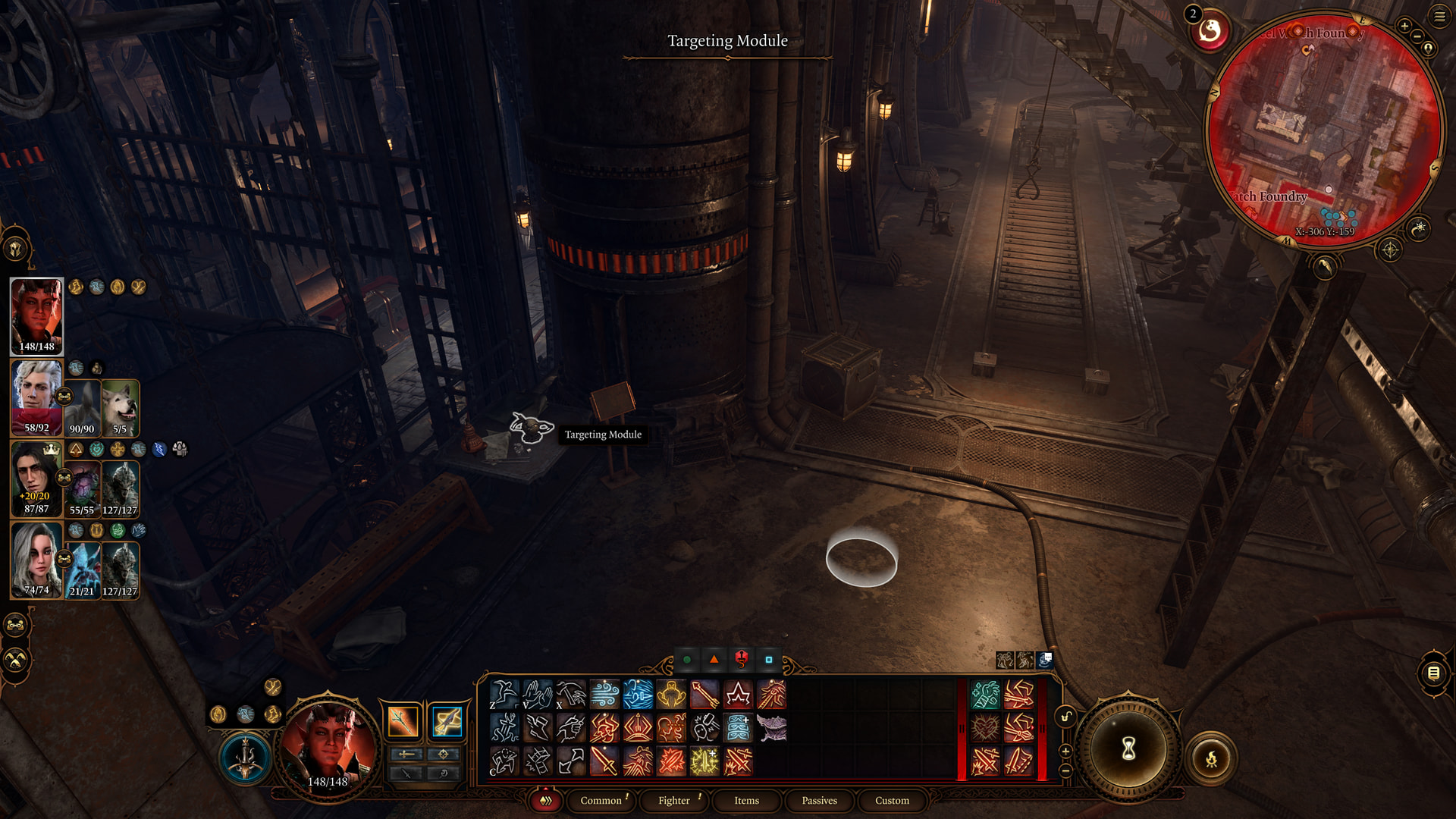Zoom in on the minimap
1456x819 pixels.
point(1404,26)
